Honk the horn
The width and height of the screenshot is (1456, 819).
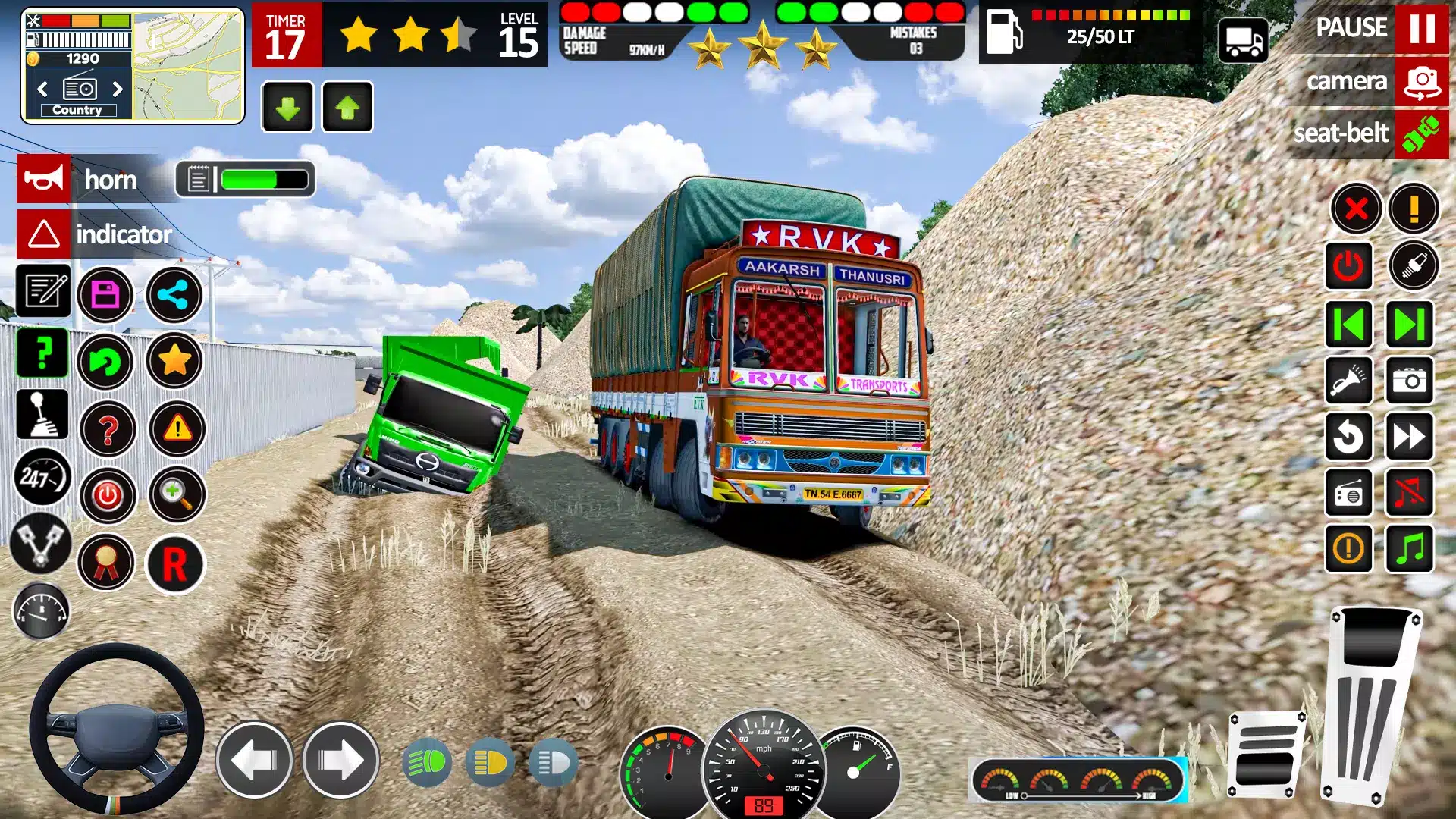click(44, 179)
